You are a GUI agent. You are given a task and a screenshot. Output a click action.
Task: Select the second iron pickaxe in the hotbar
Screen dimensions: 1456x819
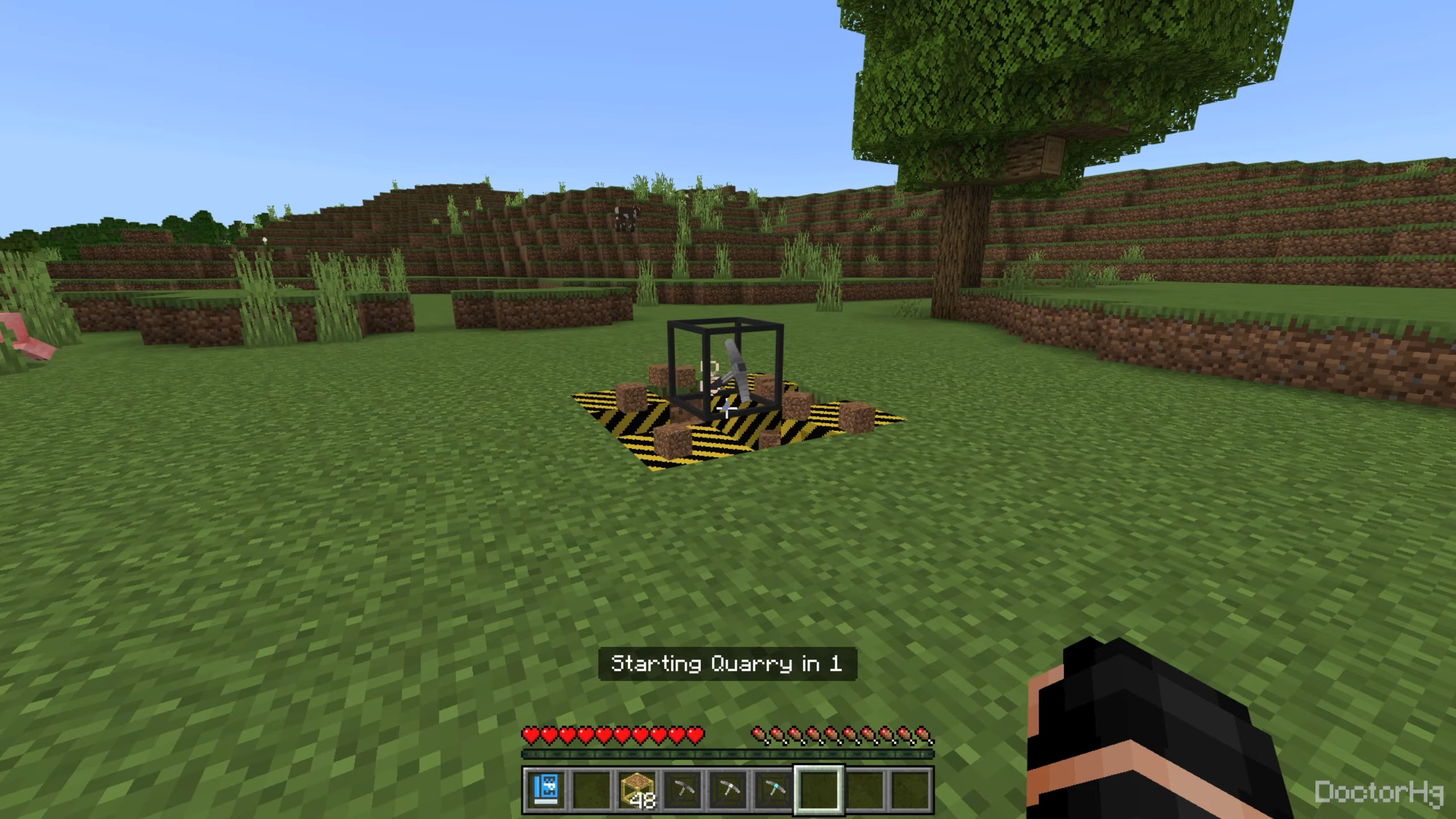pyautogui.click(x=729, y=789)
